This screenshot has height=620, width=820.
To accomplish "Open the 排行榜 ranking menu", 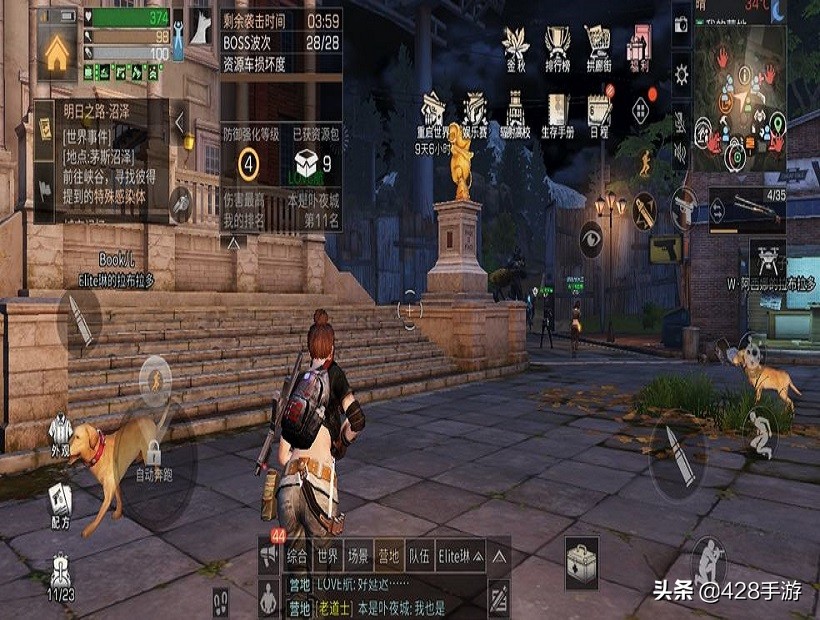I will [557, 47].
